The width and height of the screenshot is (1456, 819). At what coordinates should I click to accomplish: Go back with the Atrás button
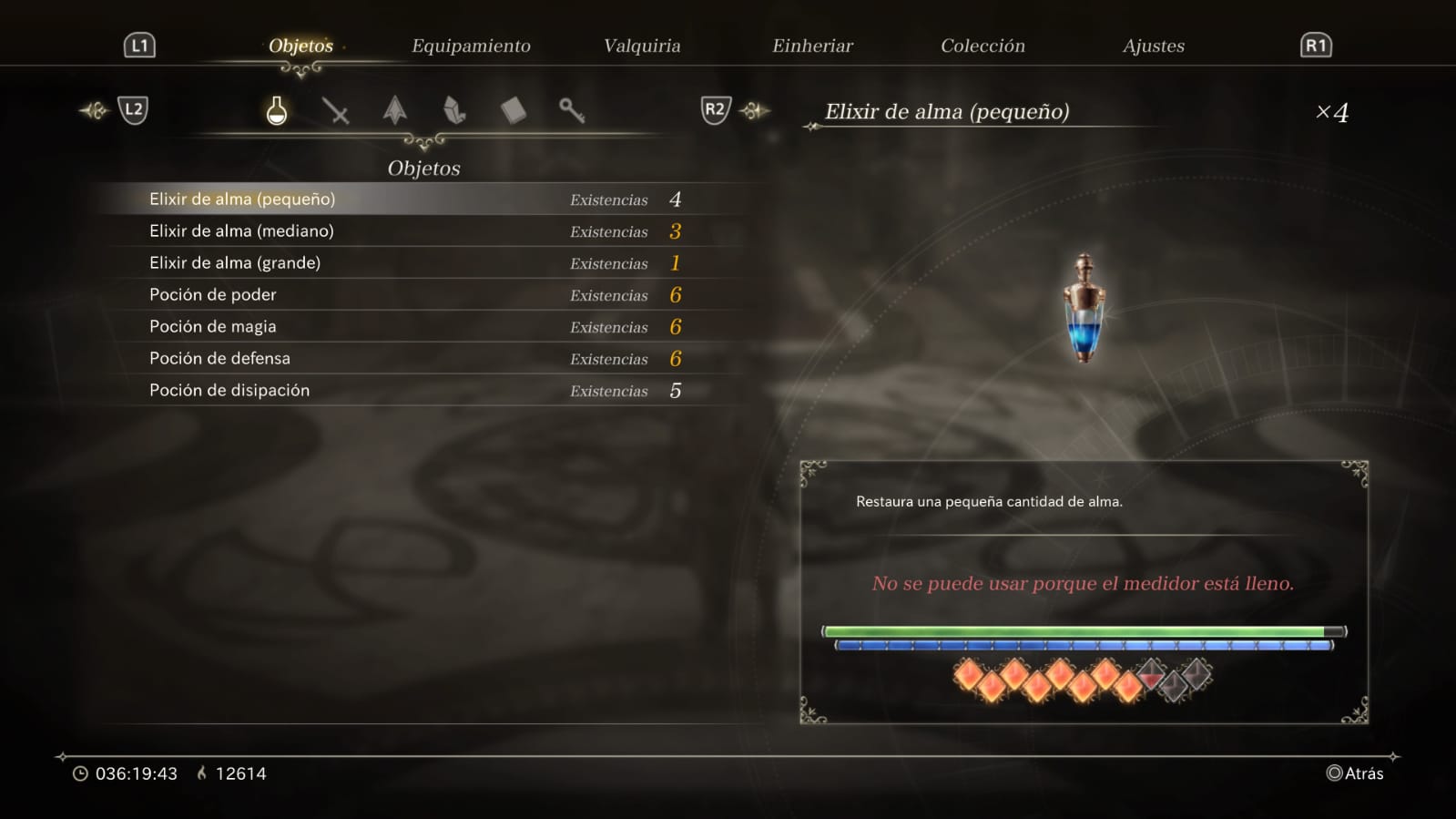pyautogui.click(x=1355, y=773)
